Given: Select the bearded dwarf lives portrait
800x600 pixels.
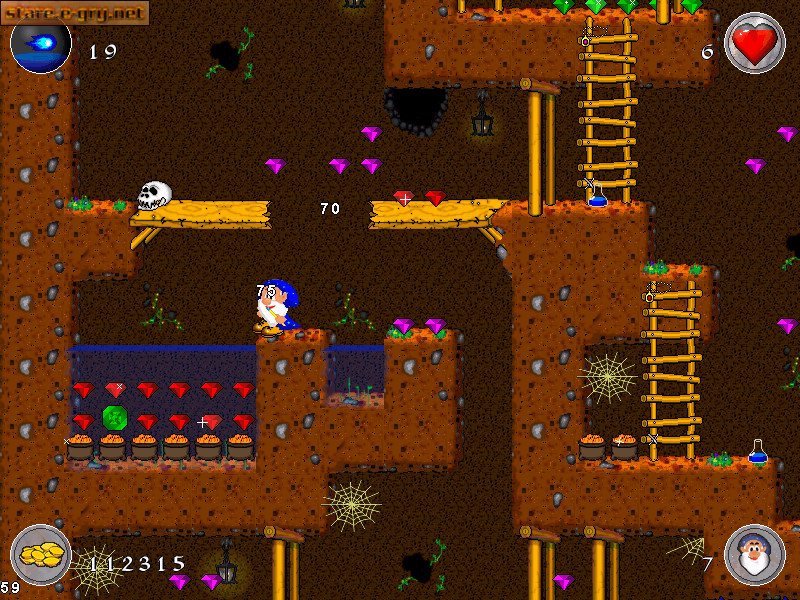Looking at the screenshot, I should [754, 555].
